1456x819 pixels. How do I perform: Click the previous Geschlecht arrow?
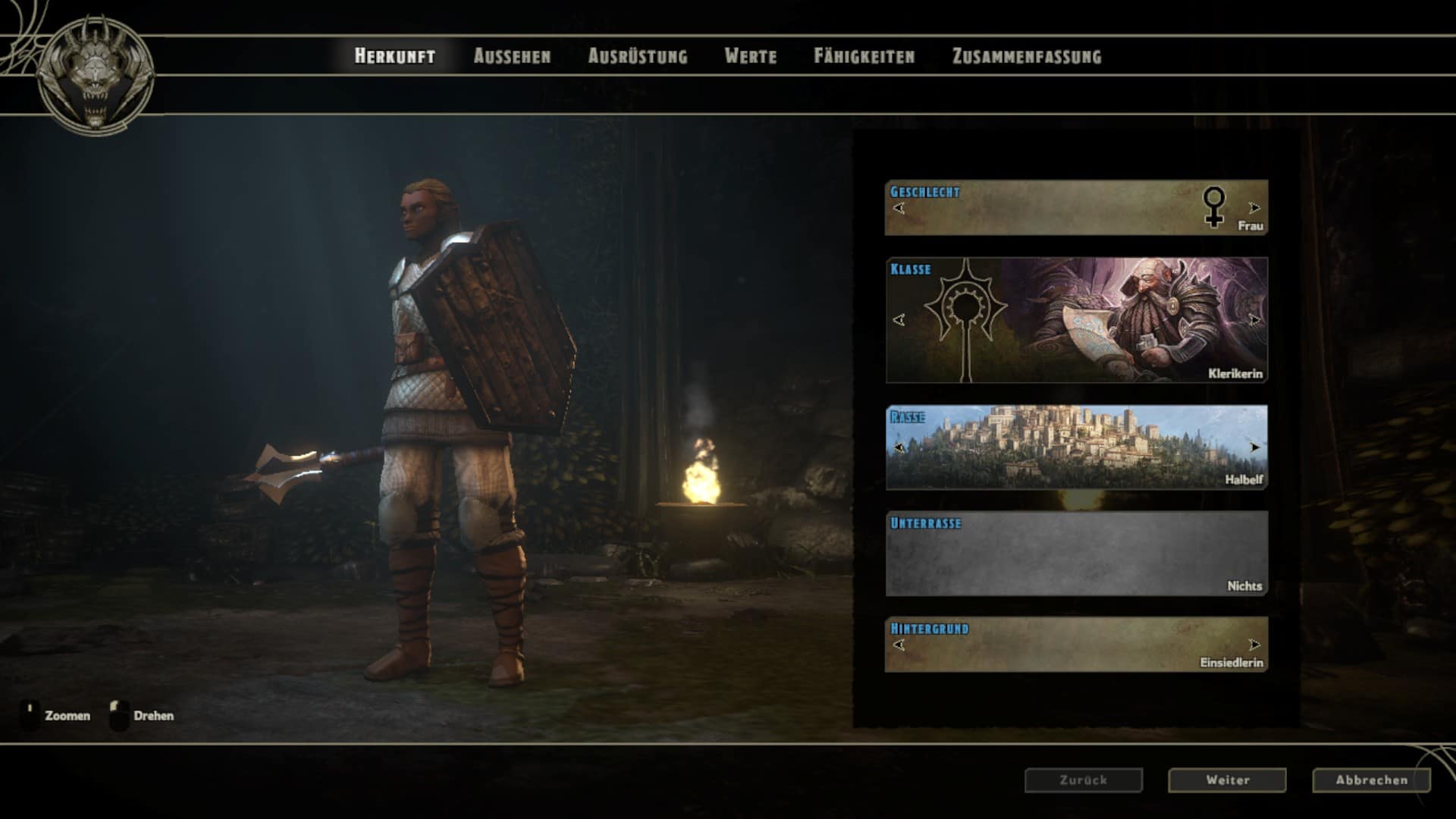tap(899, 208)
